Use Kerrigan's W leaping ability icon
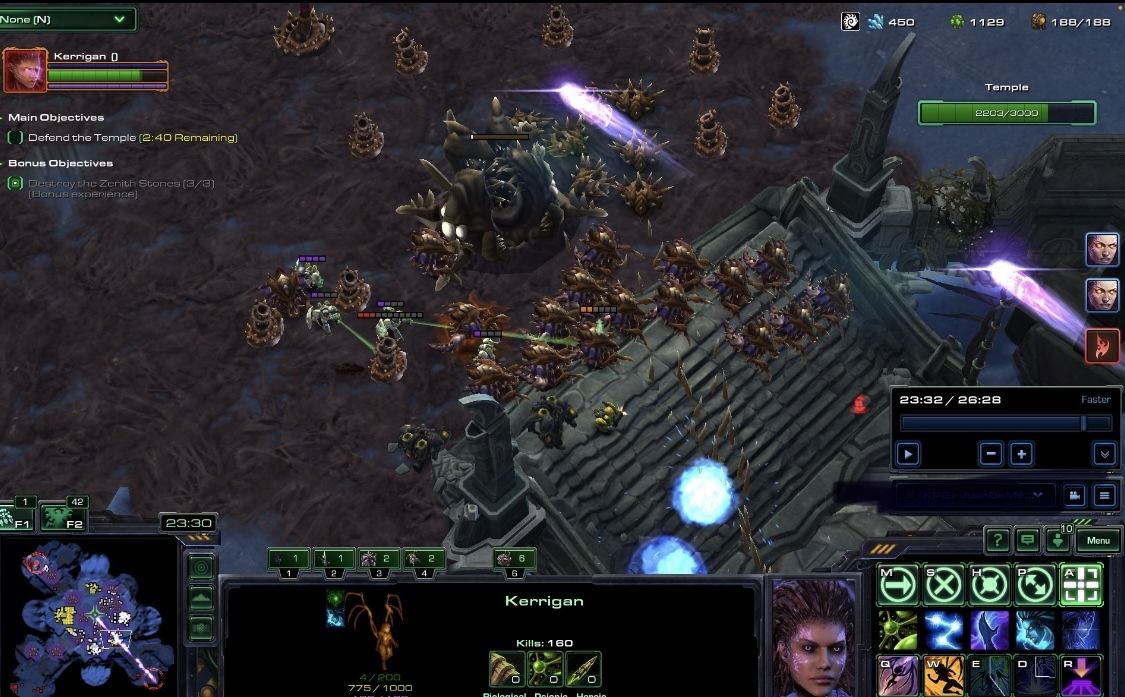The width and height of the screenshot is (1125, 697). point(943,675)
